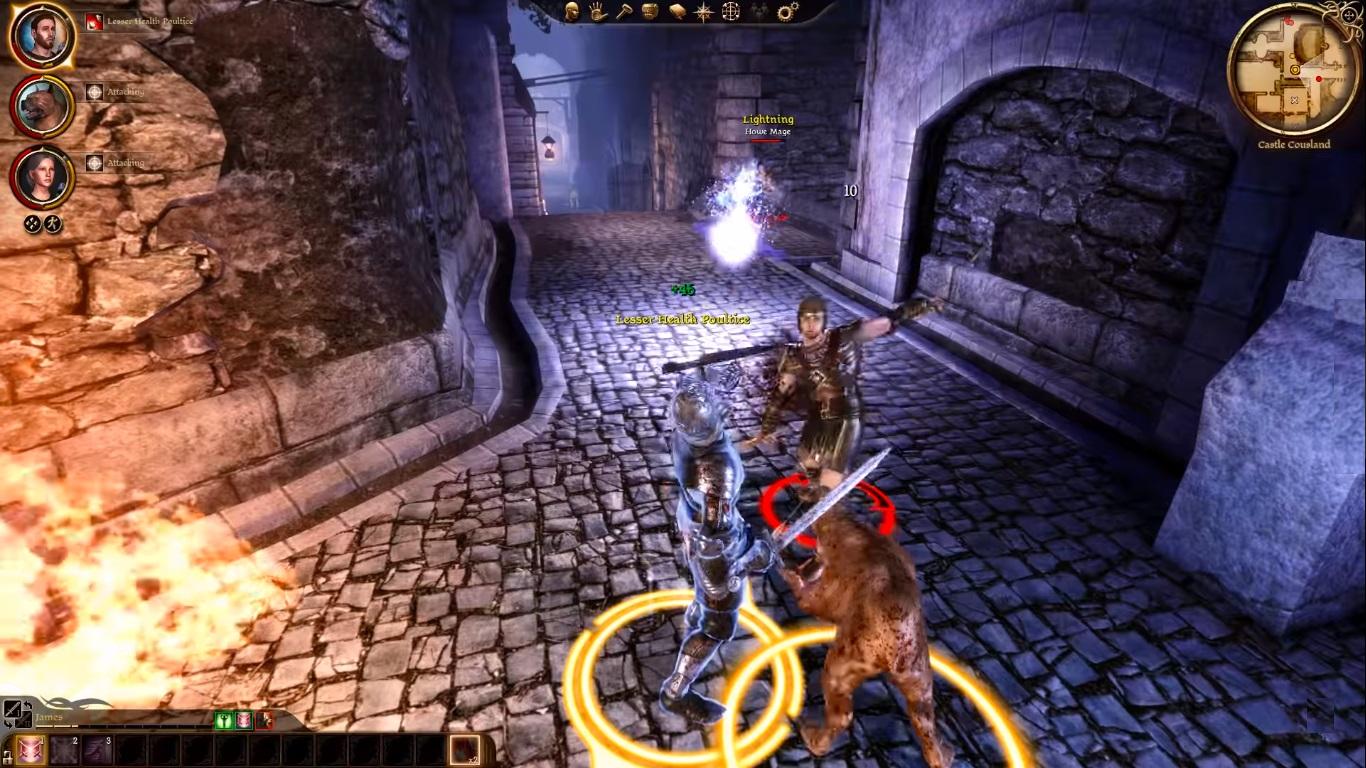Click the green buff icon beside James's name
The image size is (1366, 768).
(223, 720)
